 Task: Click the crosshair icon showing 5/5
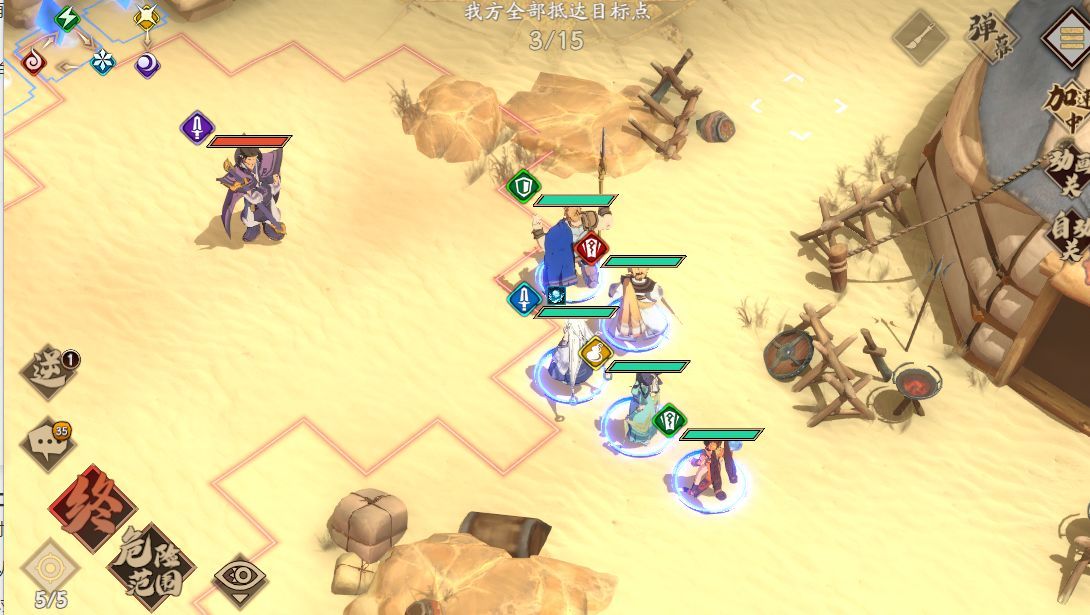pos(49,568)
